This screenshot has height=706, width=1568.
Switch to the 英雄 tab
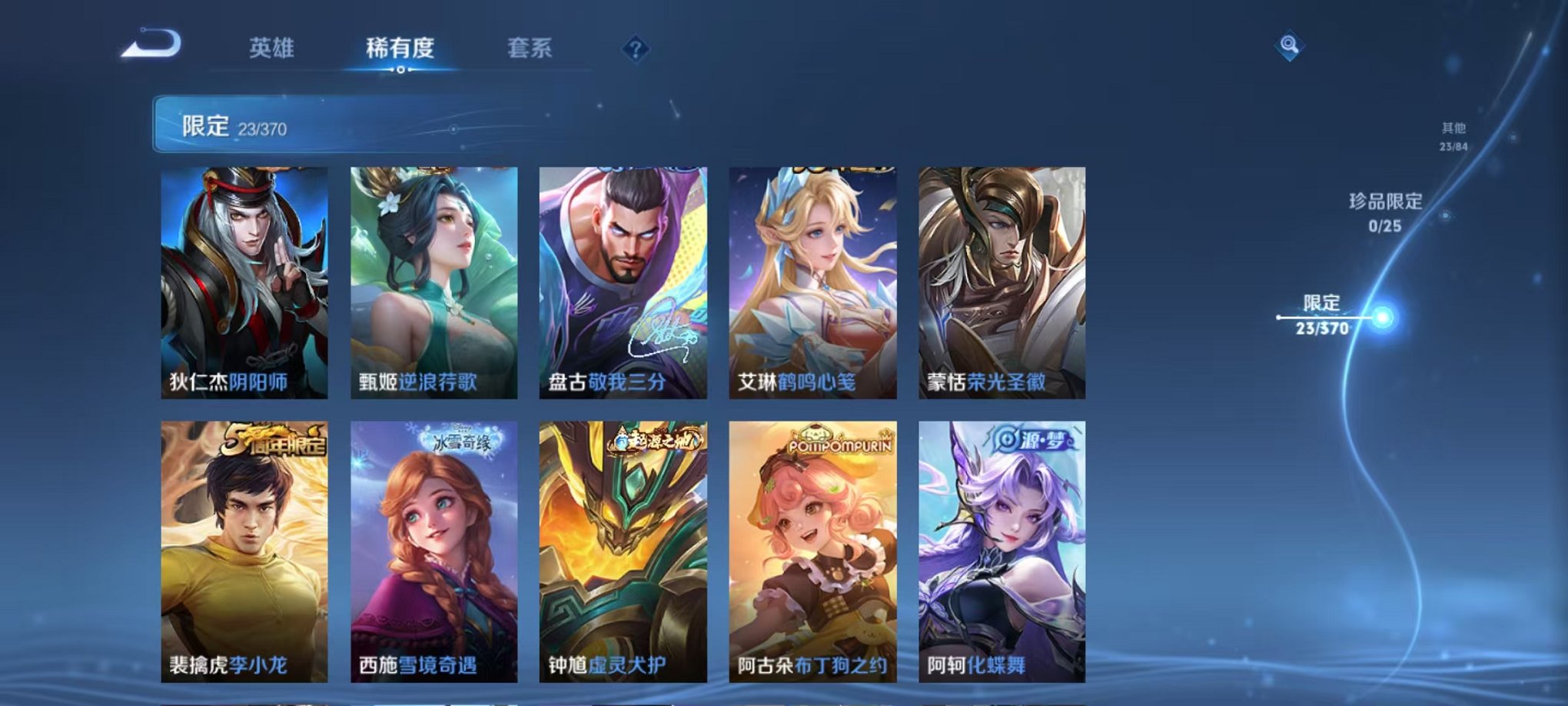coord(271,46)
